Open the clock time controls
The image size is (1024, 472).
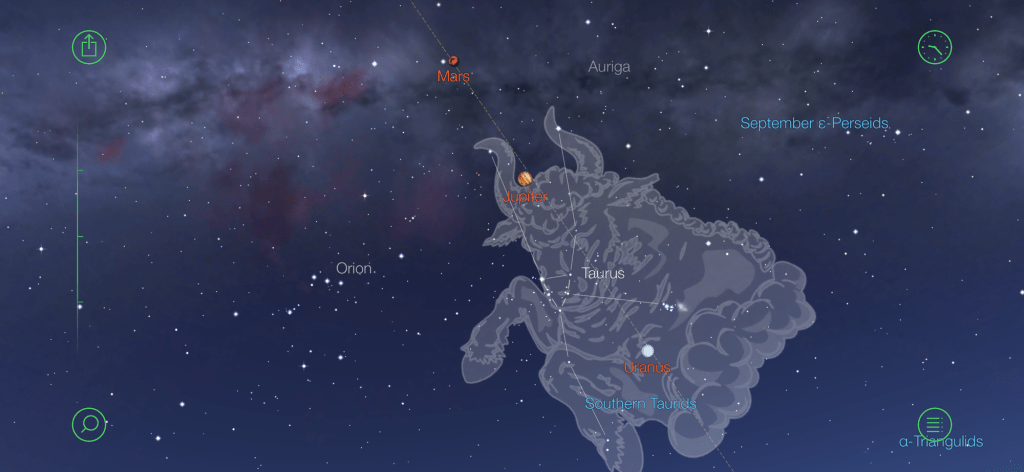pos(935,47)
